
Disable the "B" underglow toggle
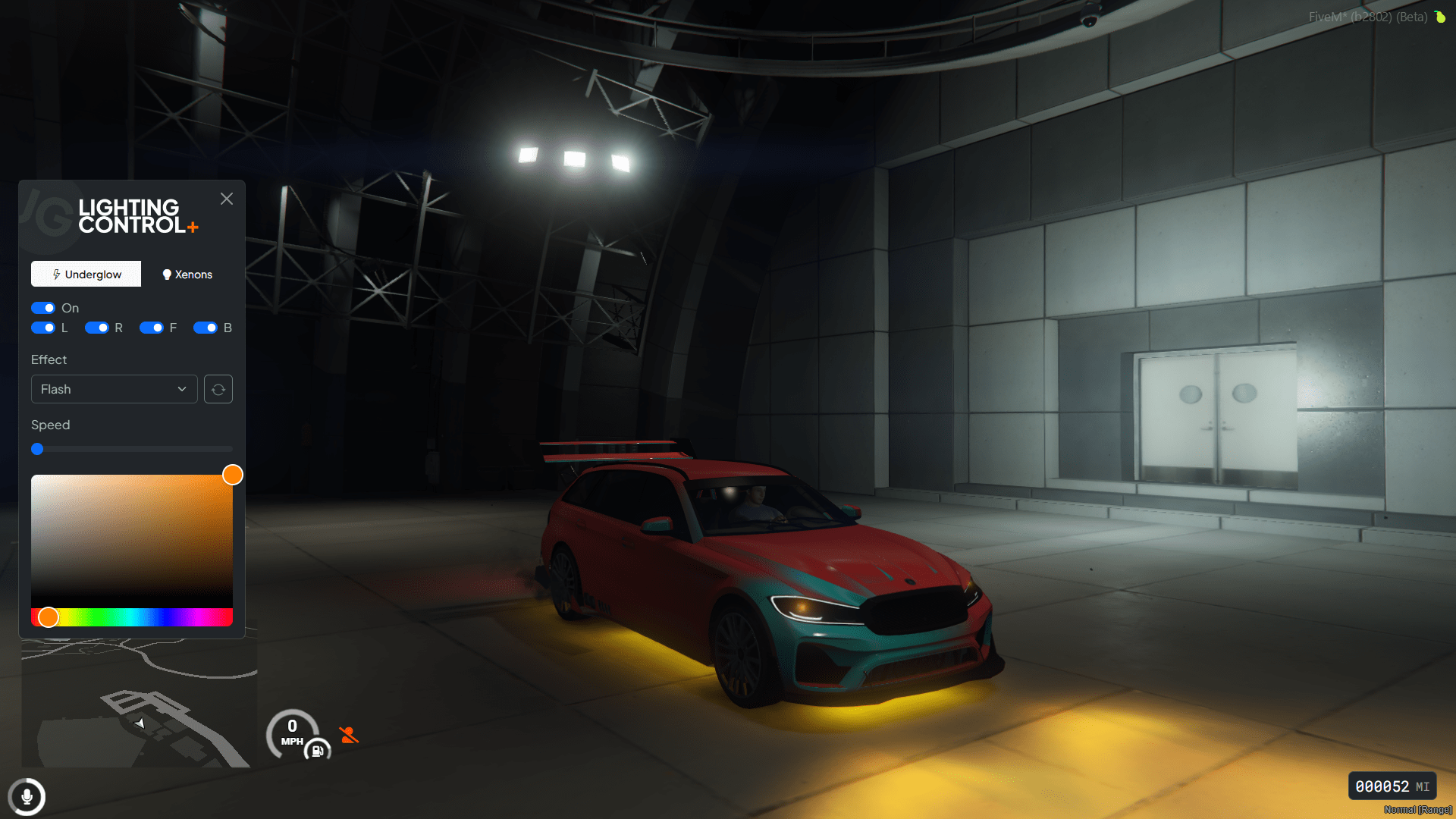point(206,328)
